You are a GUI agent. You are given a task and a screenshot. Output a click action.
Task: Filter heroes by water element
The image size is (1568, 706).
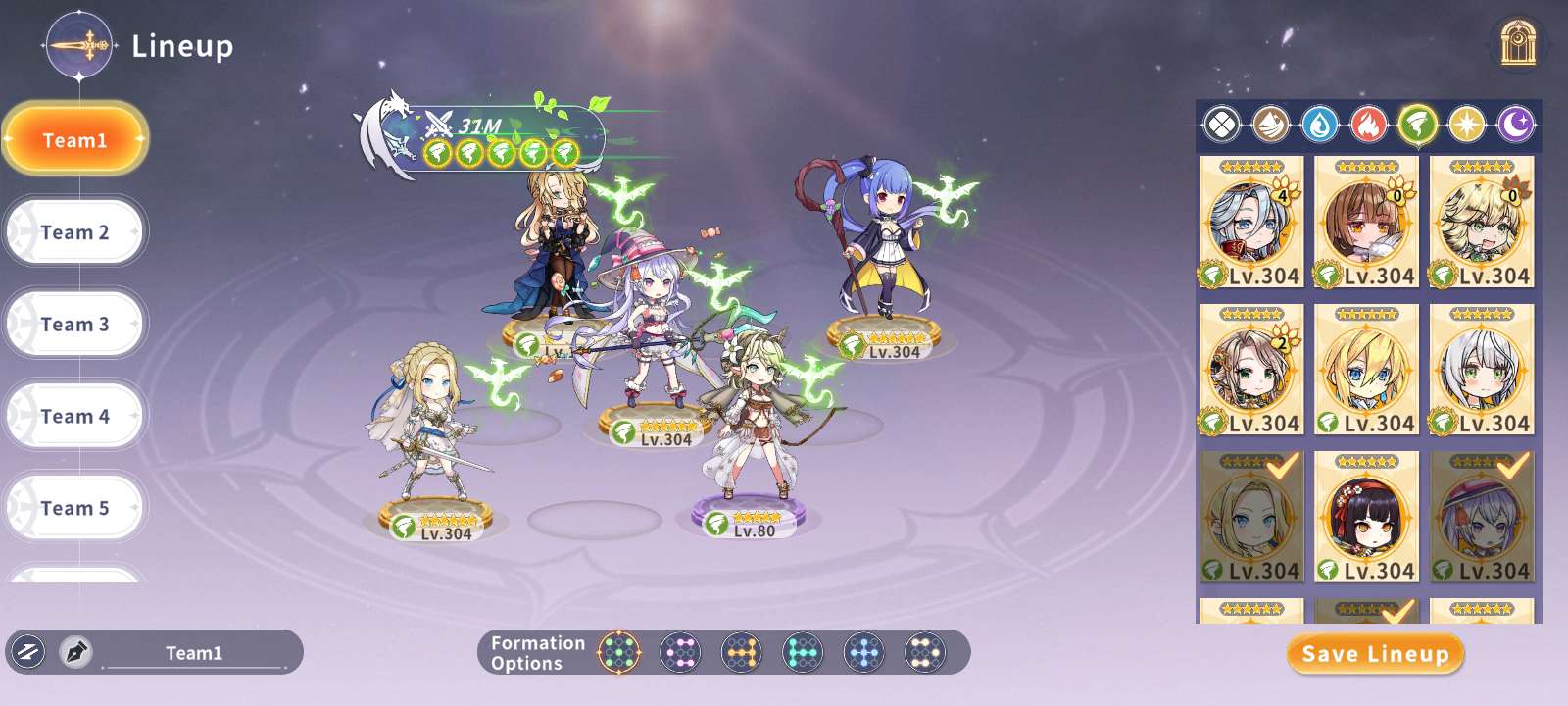coord(1320,125)
